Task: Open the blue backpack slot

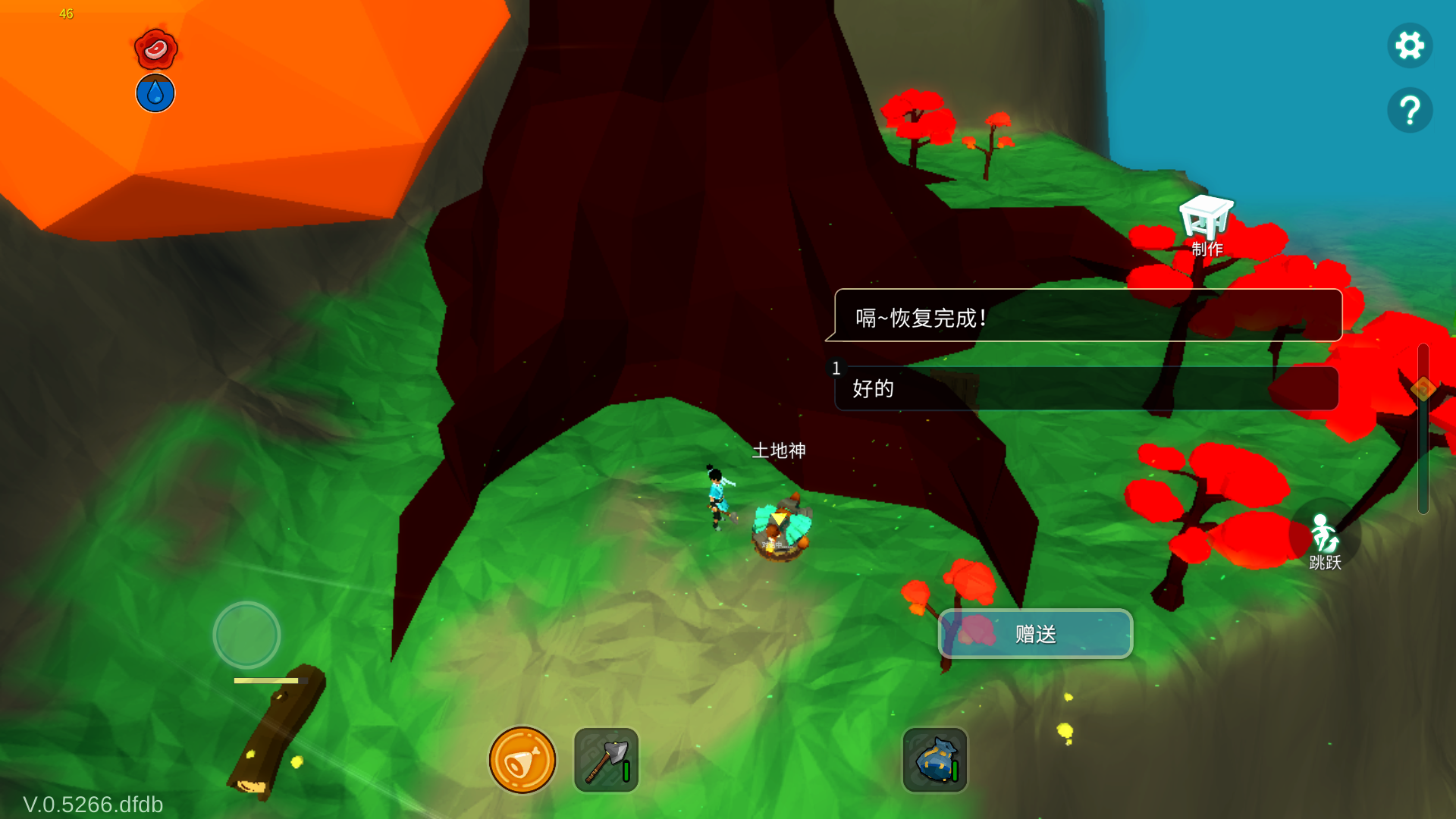Action: tap(935, 761)
